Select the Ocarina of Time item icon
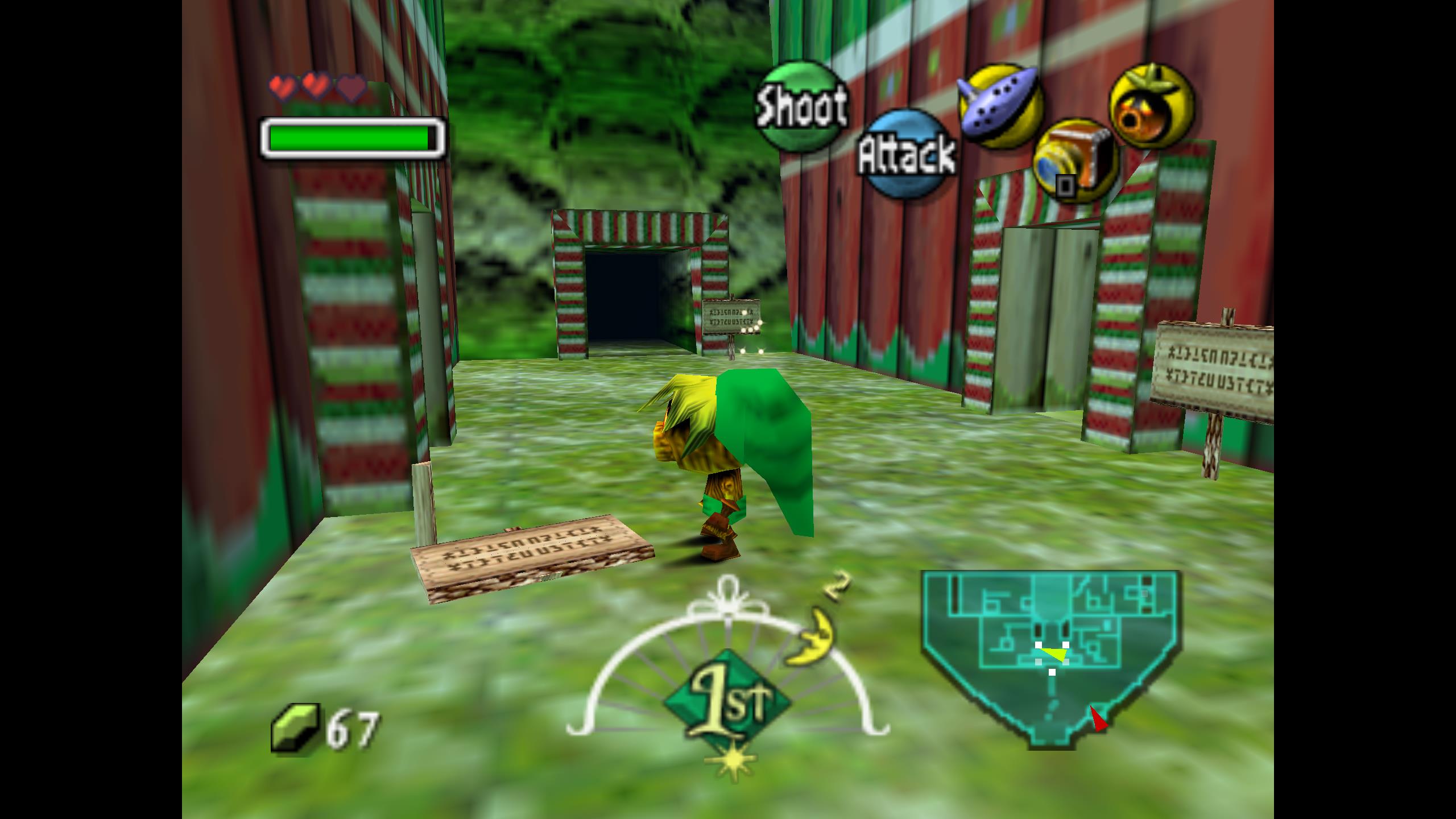Image resolution: width=1456 pixels, height=819 pixels. click(x=1000, y=105)
